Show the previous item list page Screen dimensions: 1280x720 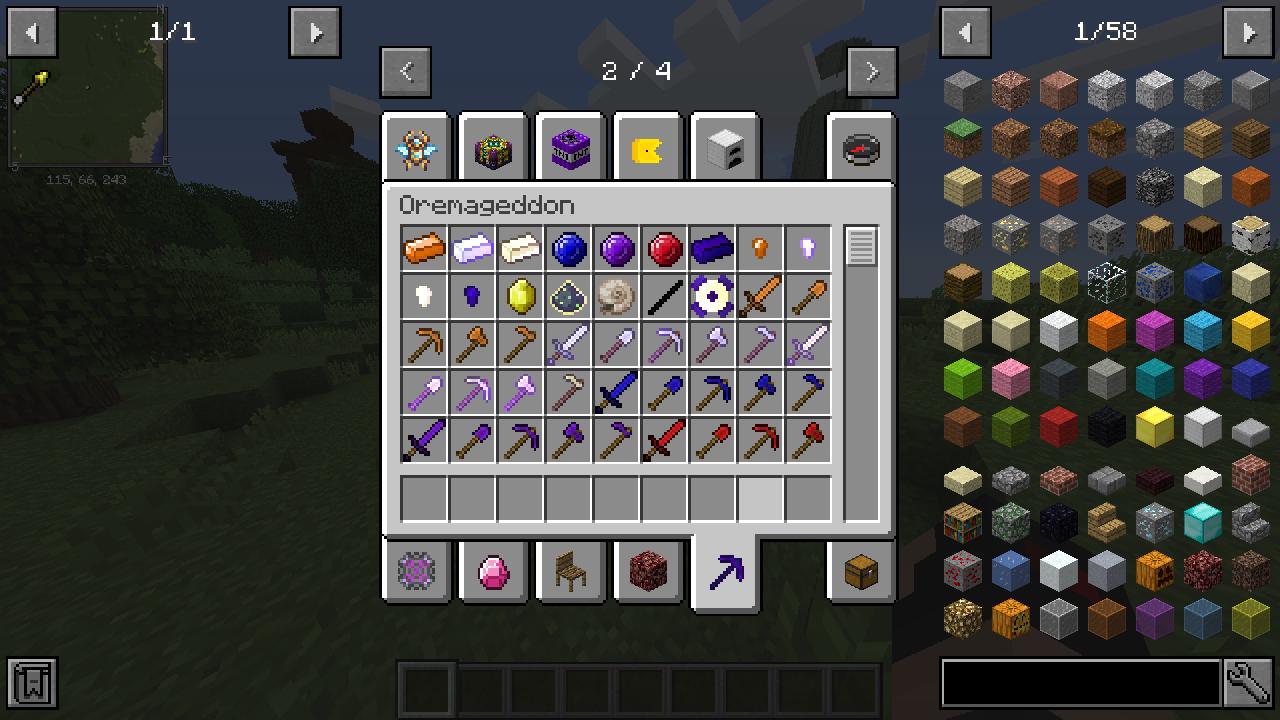[x=965, y=33]
